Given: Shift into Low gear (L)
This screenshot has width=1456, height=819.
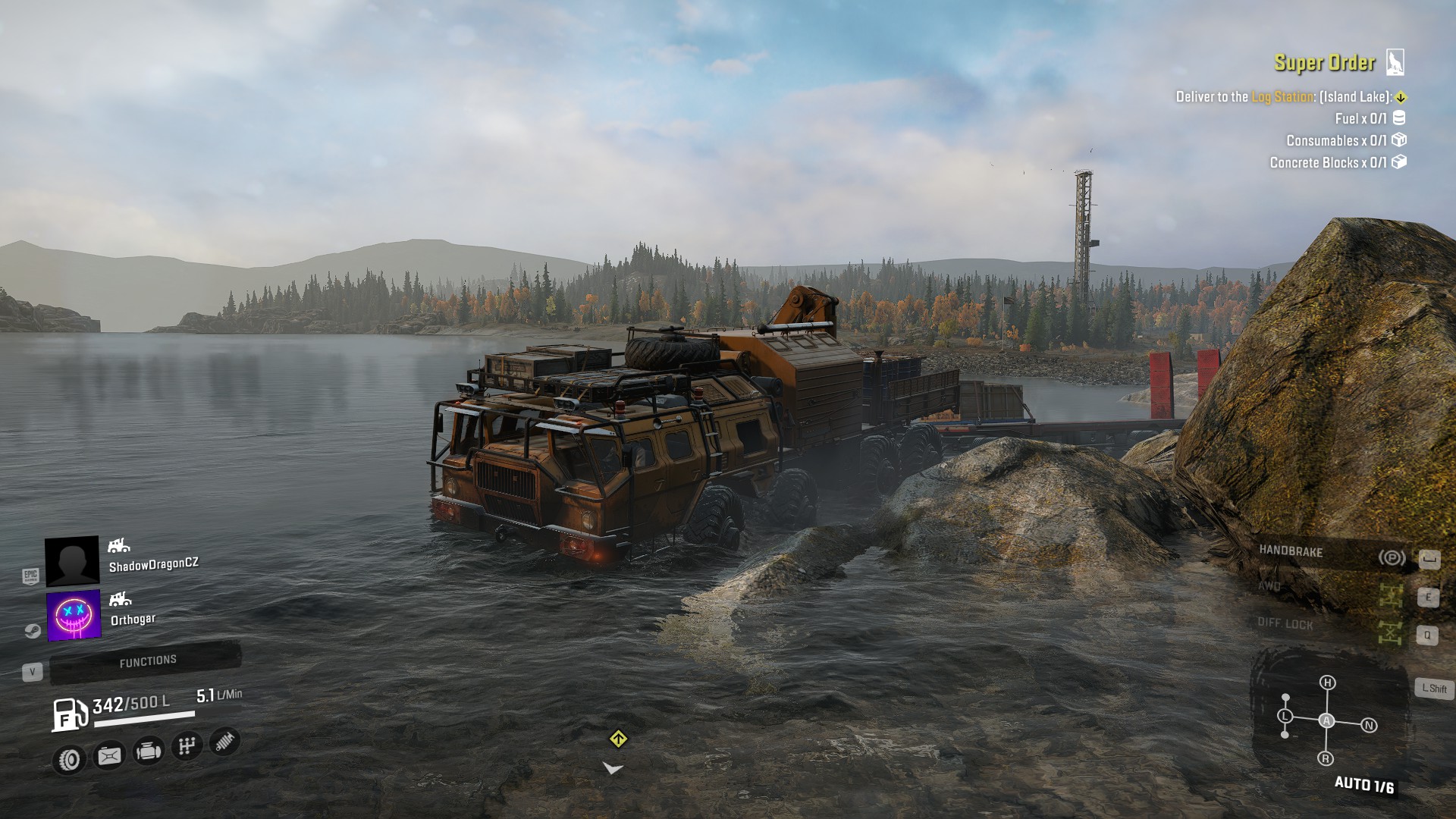Looking at the screenshot, I should click(1285, 716).
